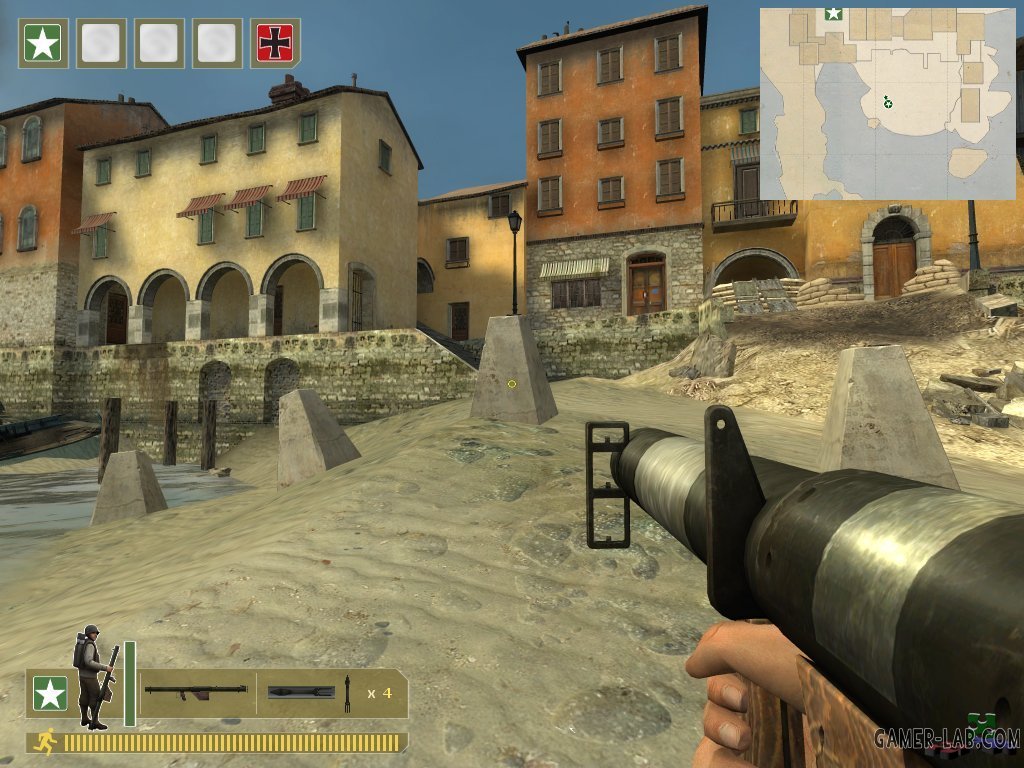Open the minimap overview
The image size is (1024, 768).
click(887, 103)
